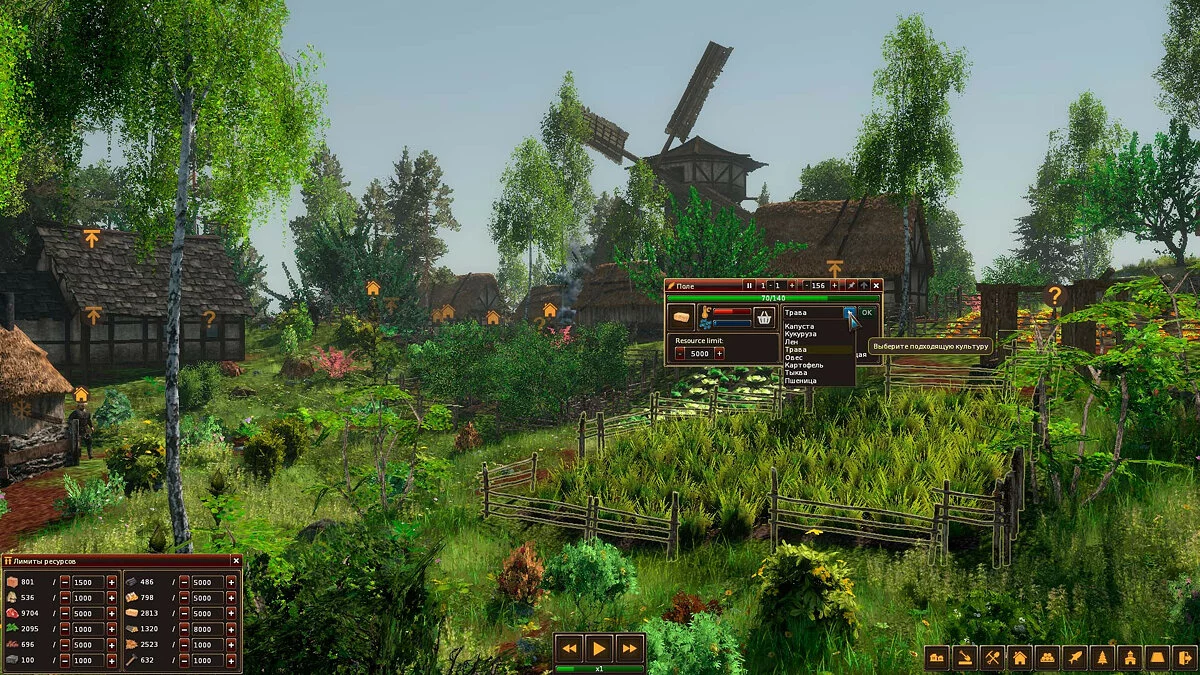
Task: Close the Поле field panel
Action: coord(876,285)
